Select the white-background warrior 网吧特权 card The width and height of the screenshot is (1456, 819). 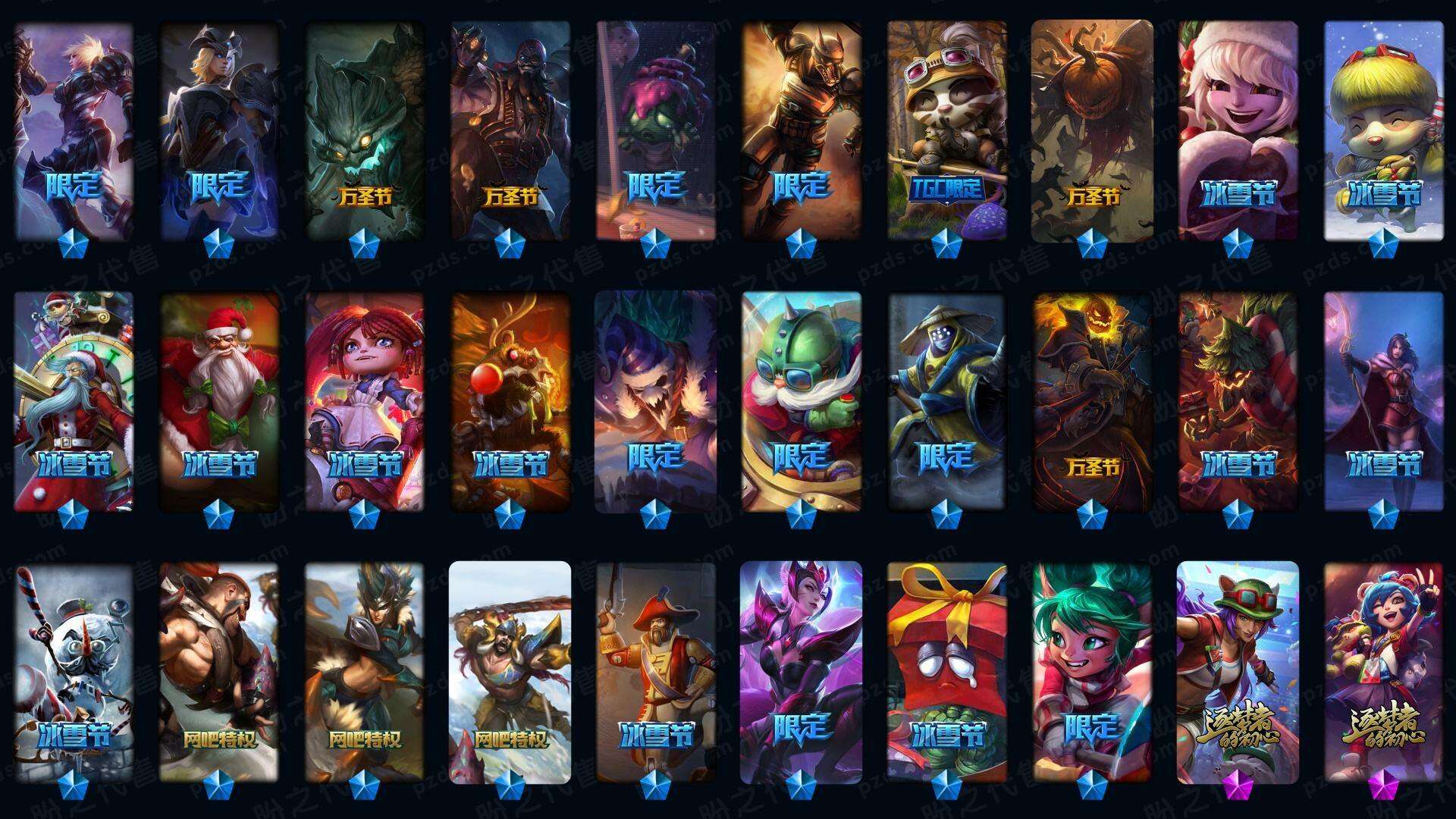tap(510, 673)
